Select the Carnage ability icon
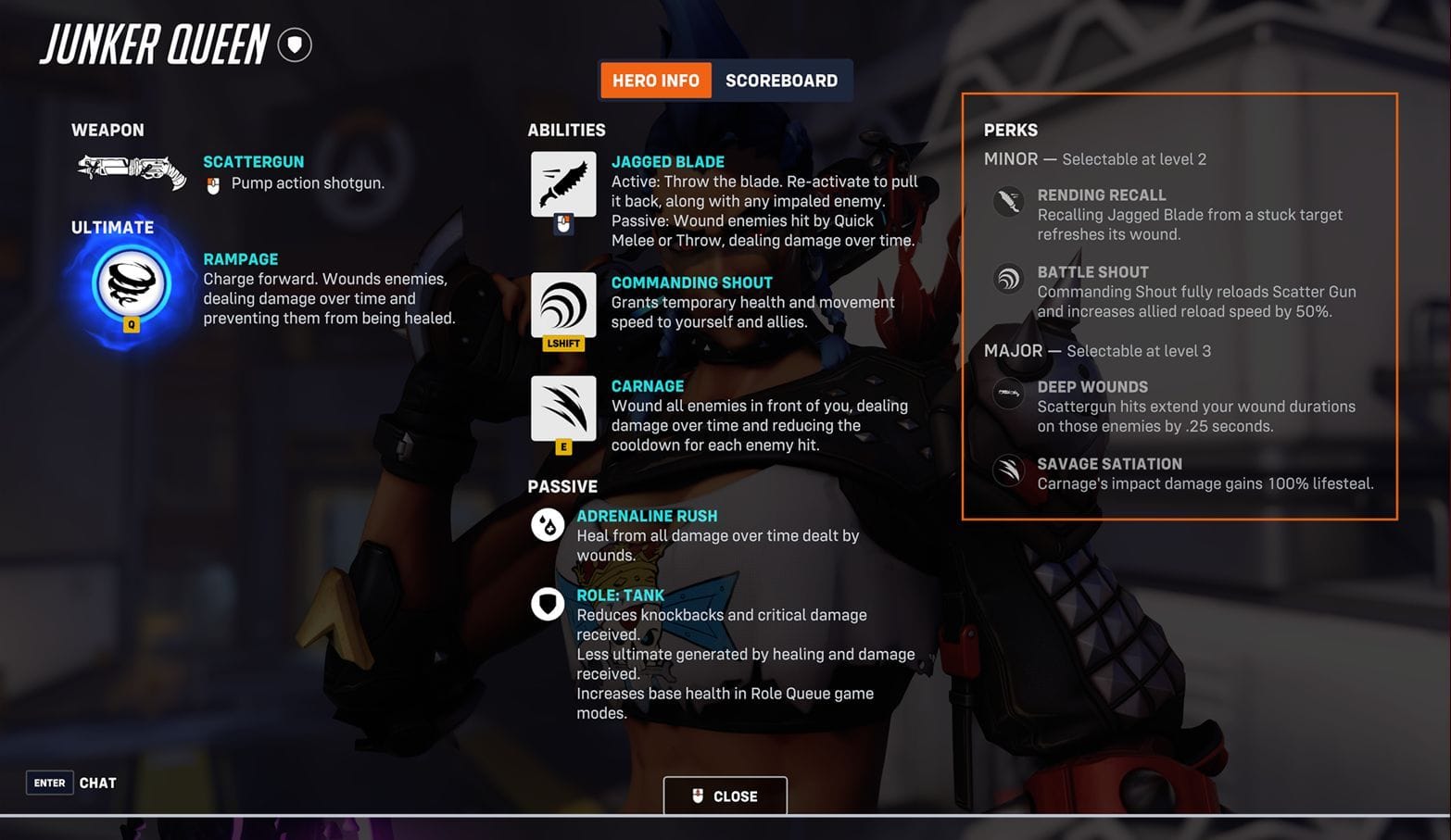Image resolution: width=1451 pixels, height=840 pixels. point(562,408)
